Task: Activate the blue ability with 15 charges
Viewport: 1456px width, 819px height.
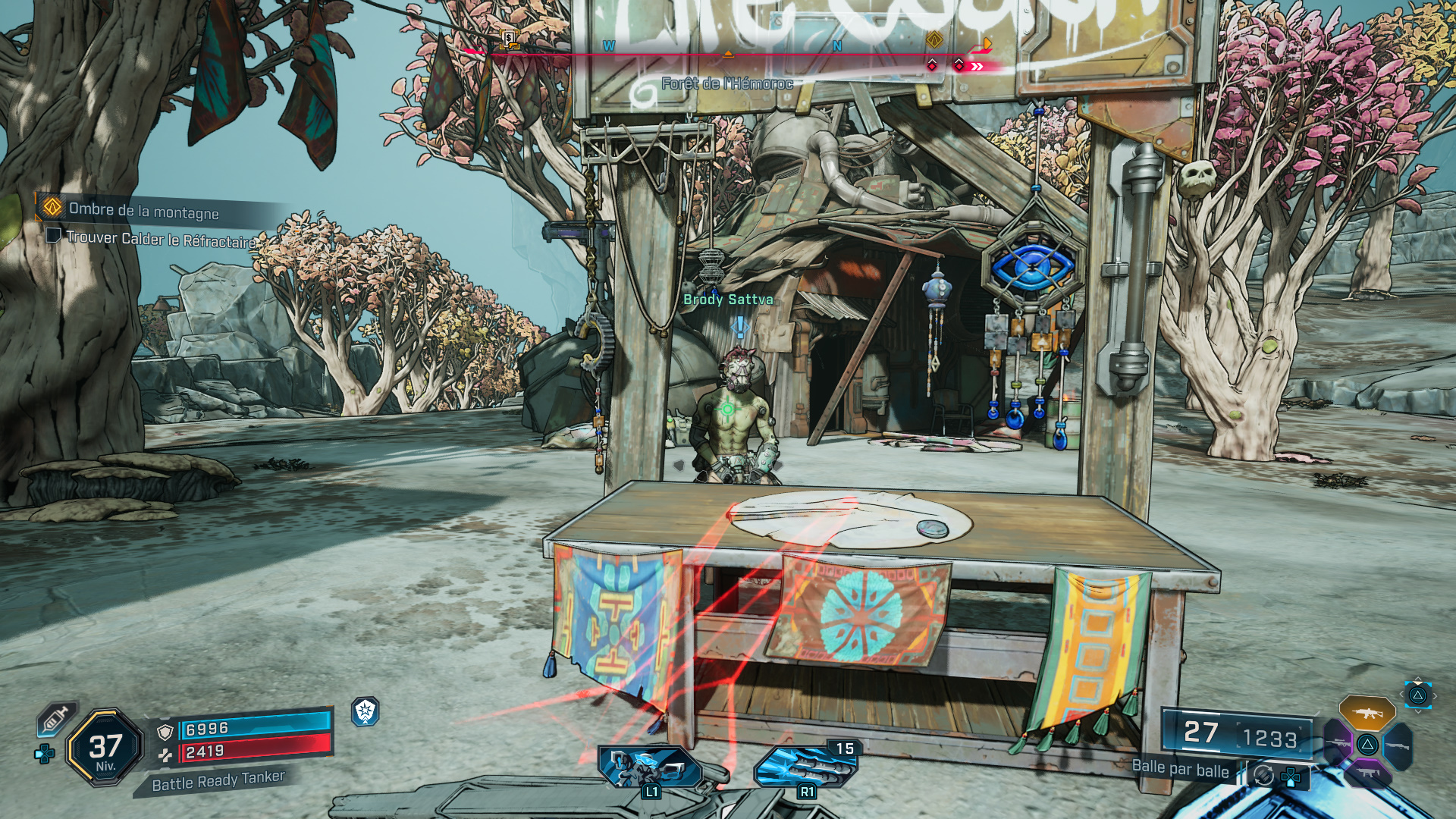Action: (805, 767)
